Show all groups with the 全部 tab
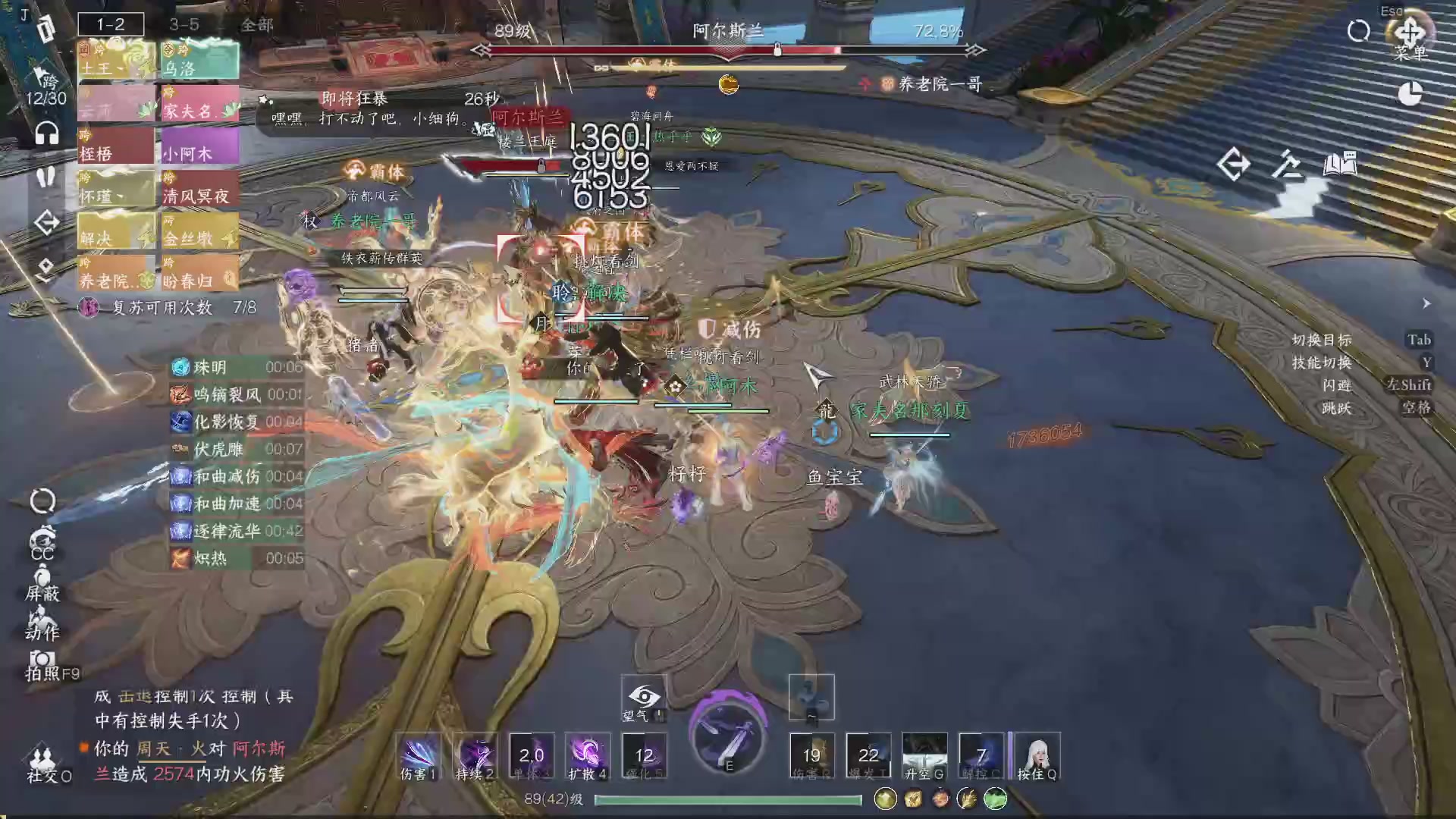 [x=256, y=24]
